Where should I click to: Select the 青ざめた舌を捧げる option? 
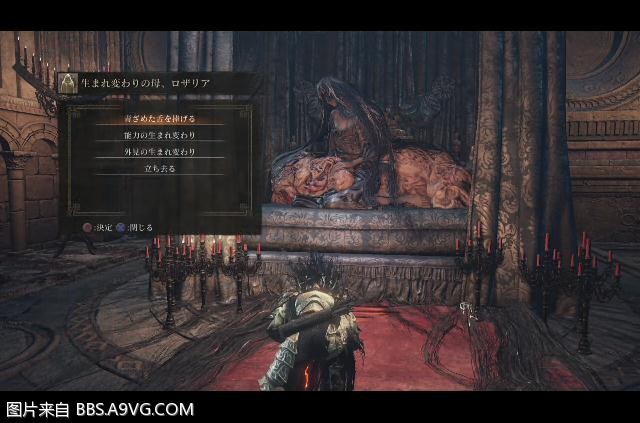160,119
